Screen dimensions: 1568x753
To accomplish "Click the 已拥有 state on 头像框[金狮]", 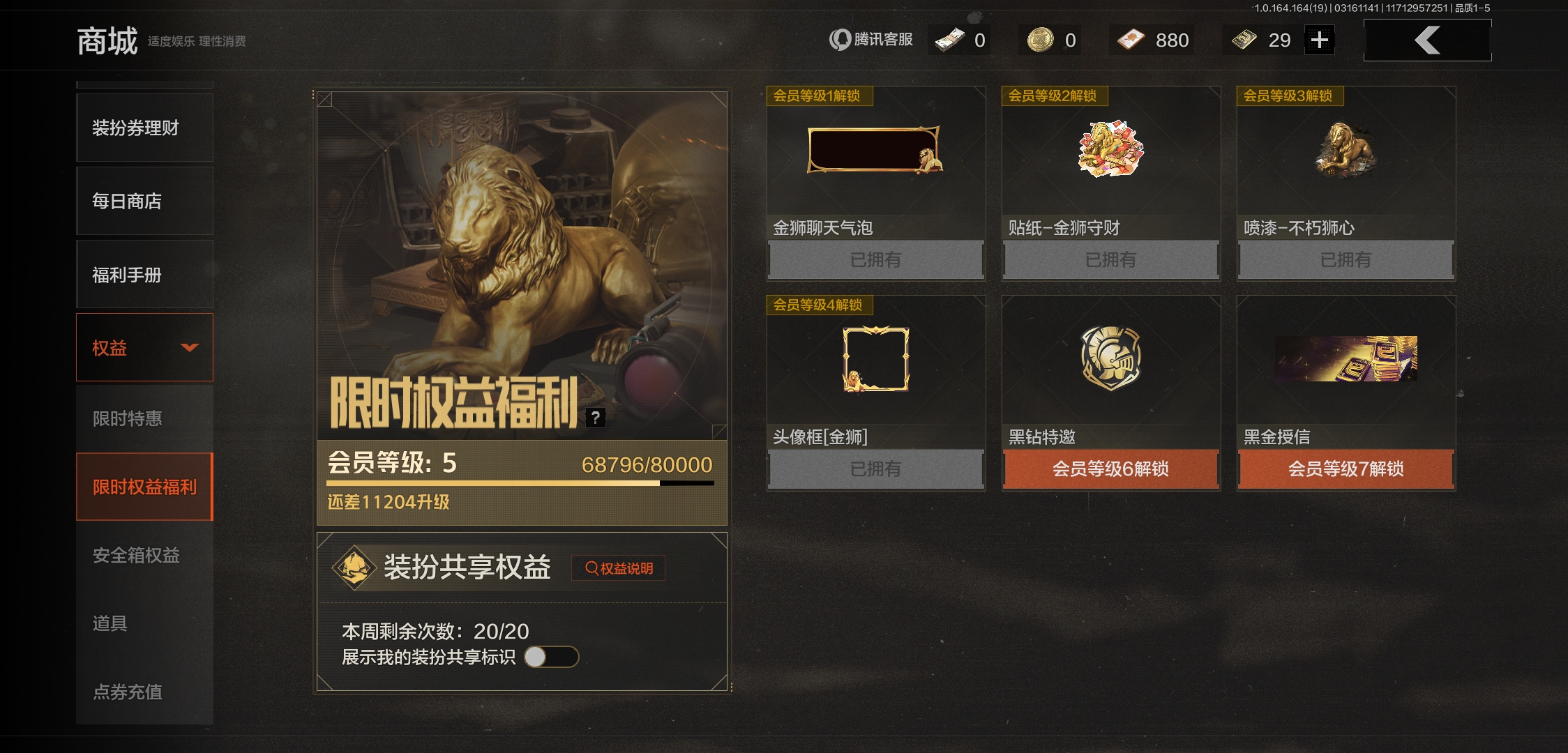I will (875, 468).
